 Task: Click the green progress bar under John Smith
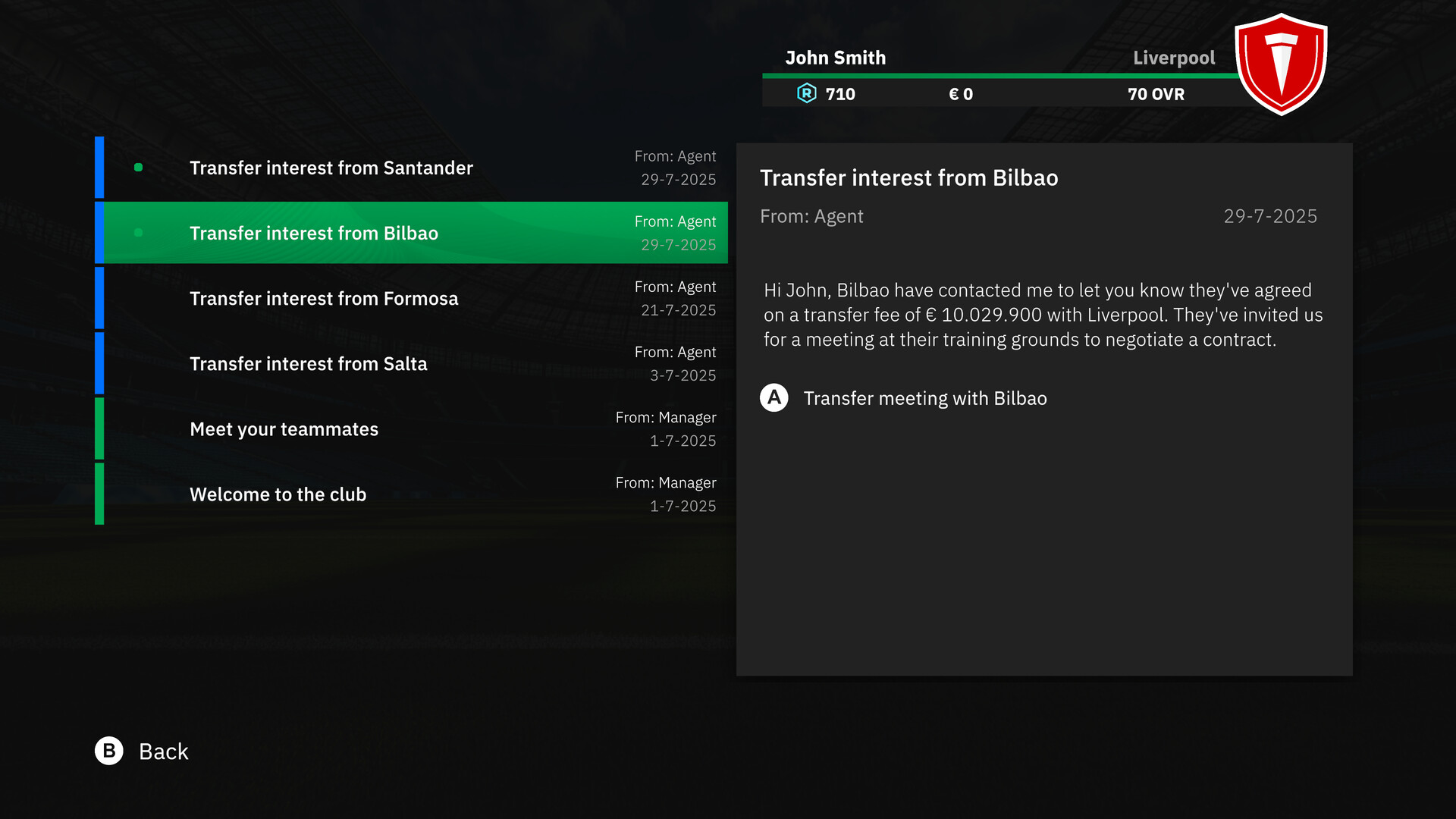[1001, 76]
